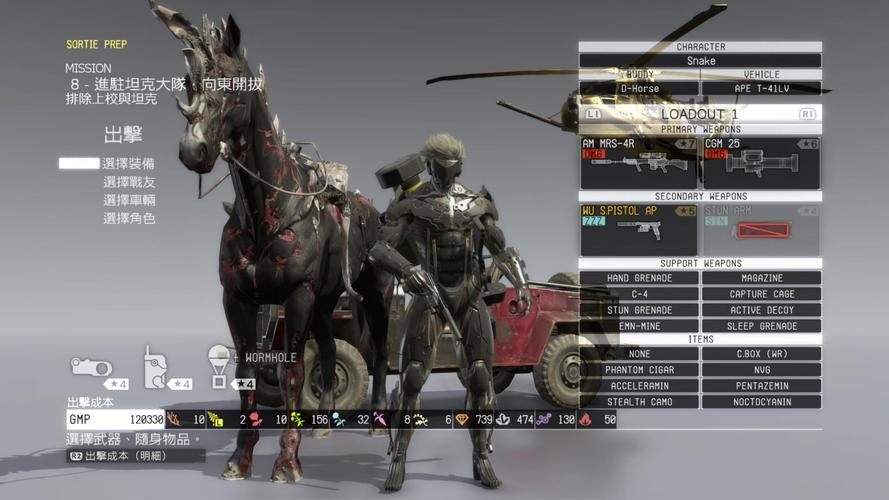
Task: Pick the PHANTOM CIGAR item
Action: click(639, 370)
